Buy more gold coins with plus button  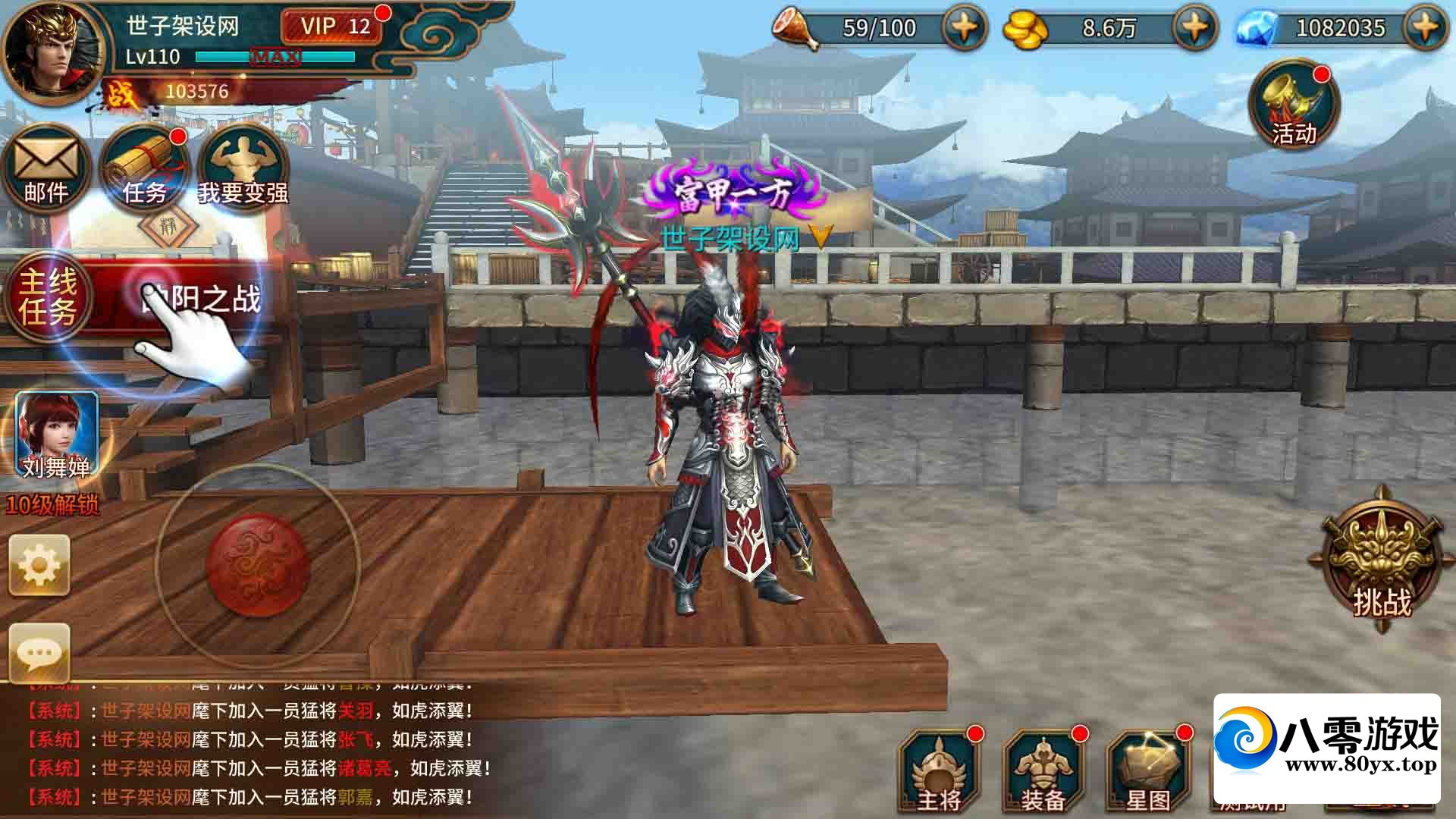1194,29
